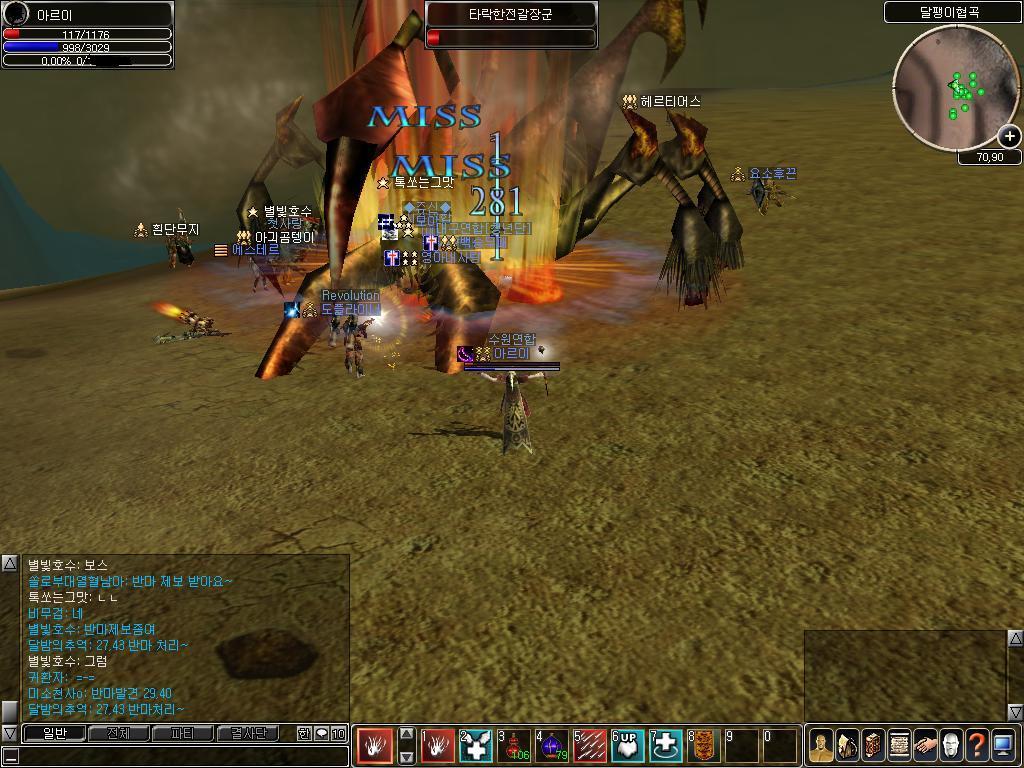
Task: Toggle the 한 language input button
Action: (x=304, y=733)
